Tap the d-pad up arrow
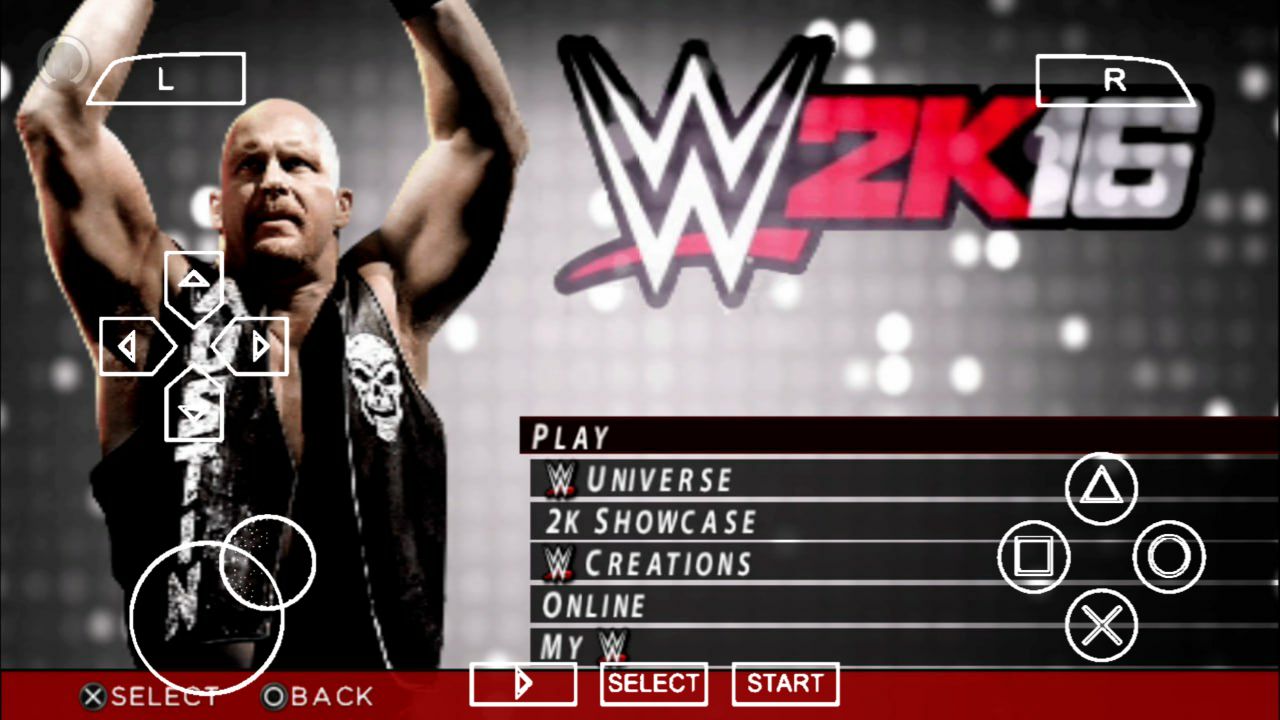The height and width of the screenshot is (720, 1280). point(193,282)
